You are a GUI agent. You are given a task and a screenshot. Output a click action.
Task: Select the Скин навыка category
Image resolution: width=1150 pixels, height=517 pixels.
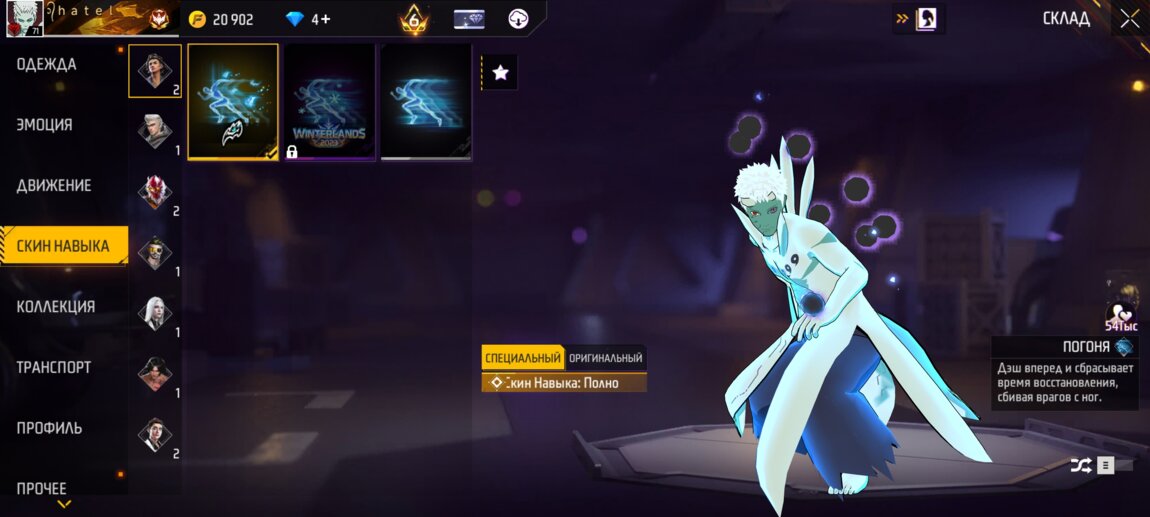click(63, 246)
